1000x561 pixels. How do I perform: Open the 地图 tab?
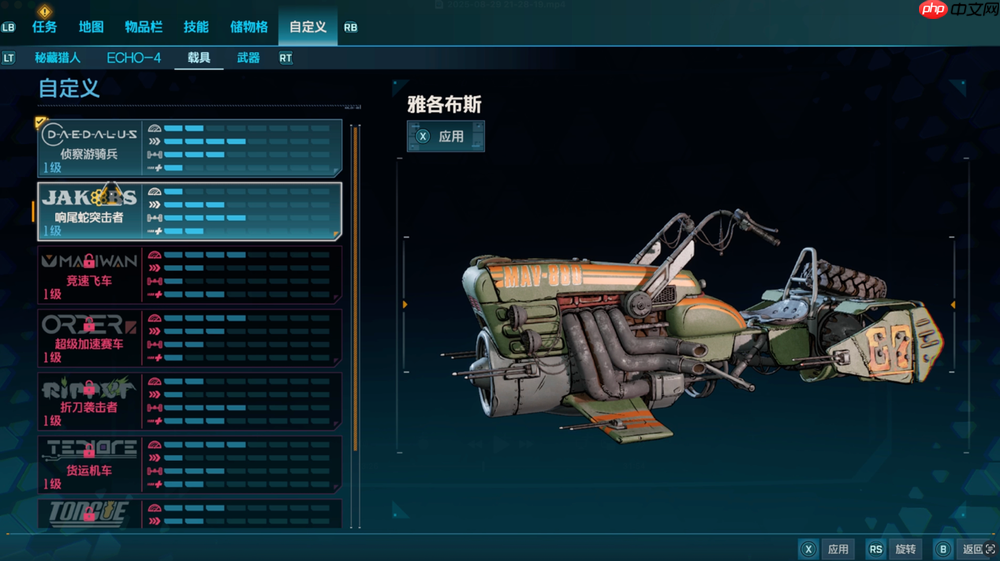click(91, 27)
